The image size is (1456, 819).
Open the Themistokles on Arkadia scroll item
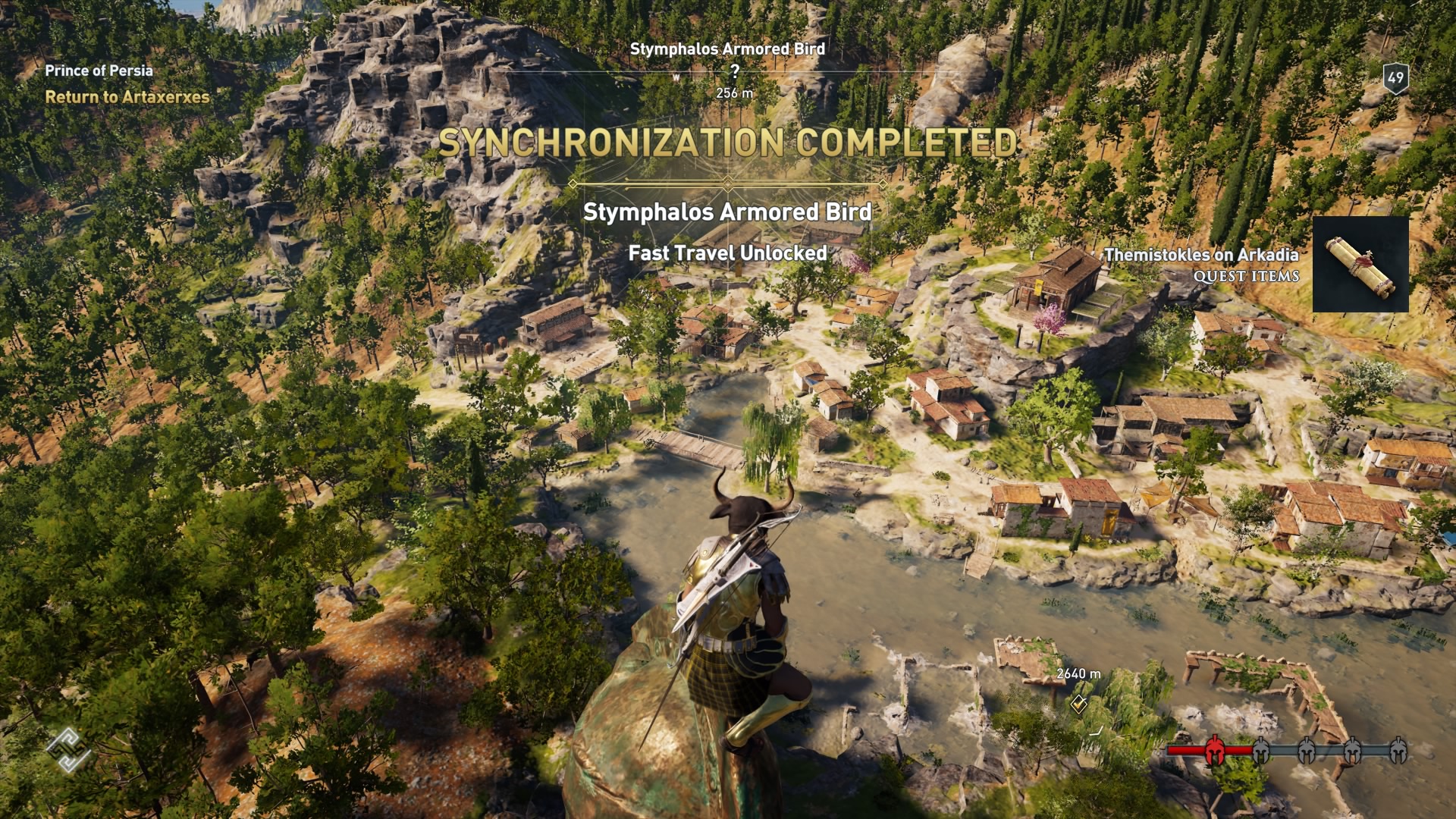1360,265
